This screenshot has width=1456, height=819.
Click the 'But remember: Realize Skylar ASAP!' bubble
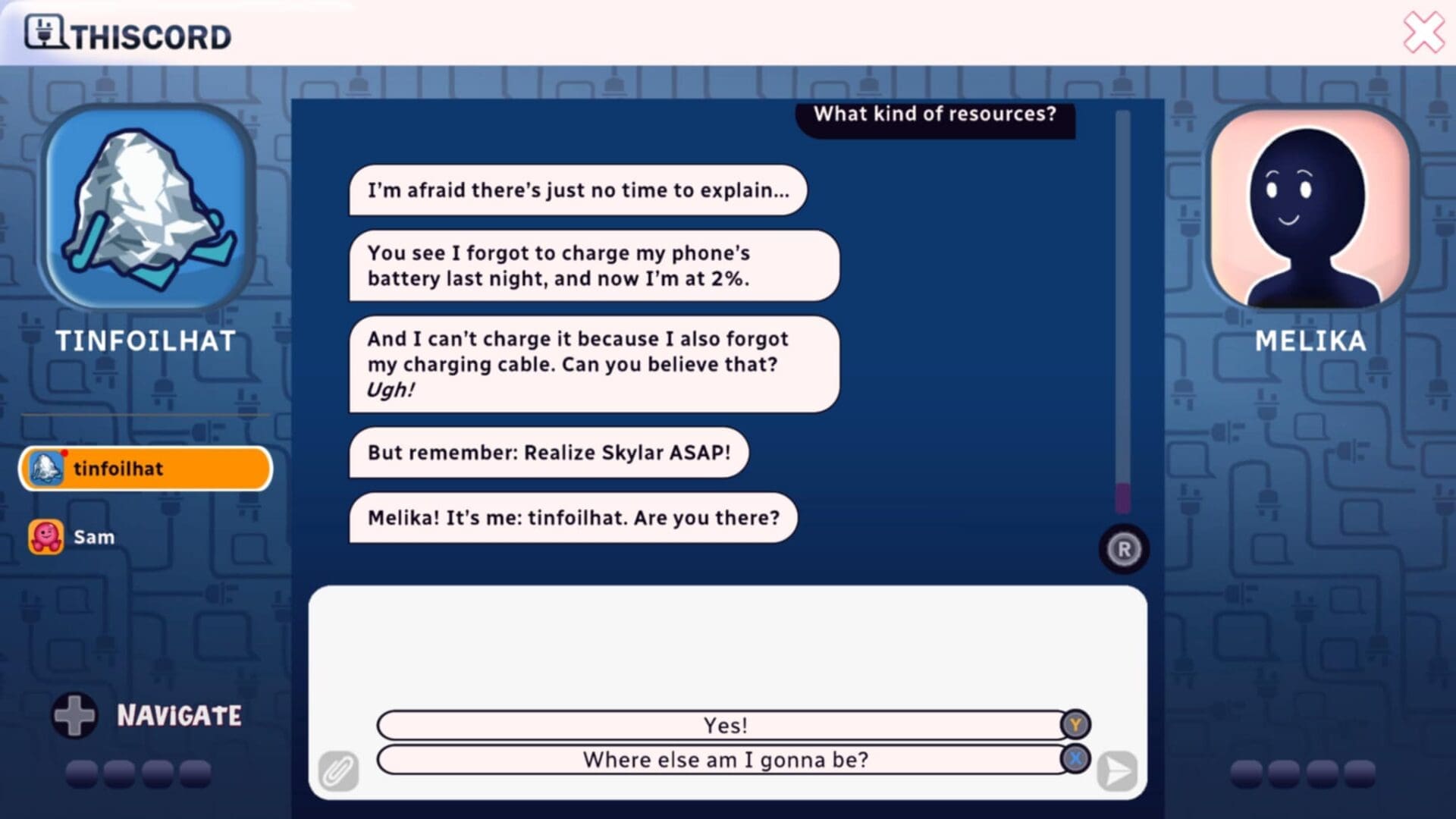click(548, 453)
